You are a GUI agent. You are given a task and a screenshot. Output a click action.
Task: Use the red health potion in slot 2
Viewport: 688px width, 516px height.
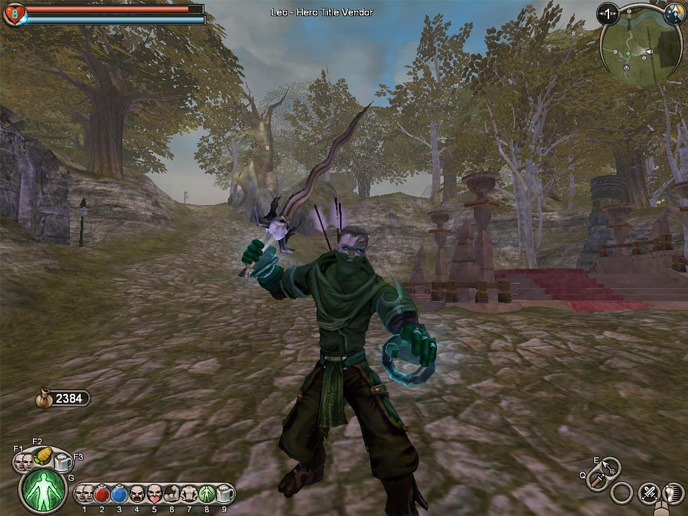101,493
